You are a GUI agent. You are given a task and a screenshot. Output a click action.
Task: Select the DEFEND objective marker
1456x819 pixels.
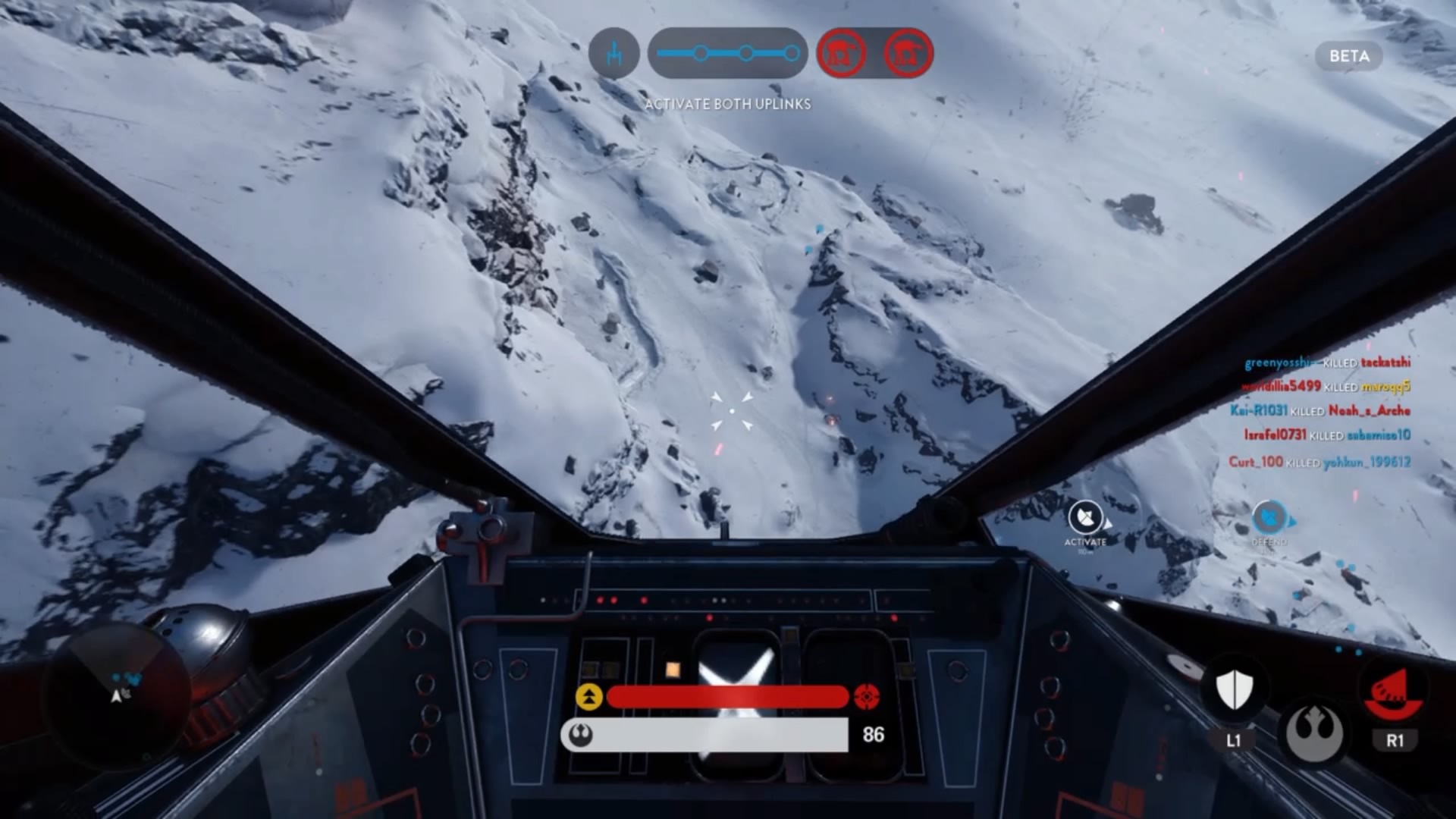coord(1269,519)
